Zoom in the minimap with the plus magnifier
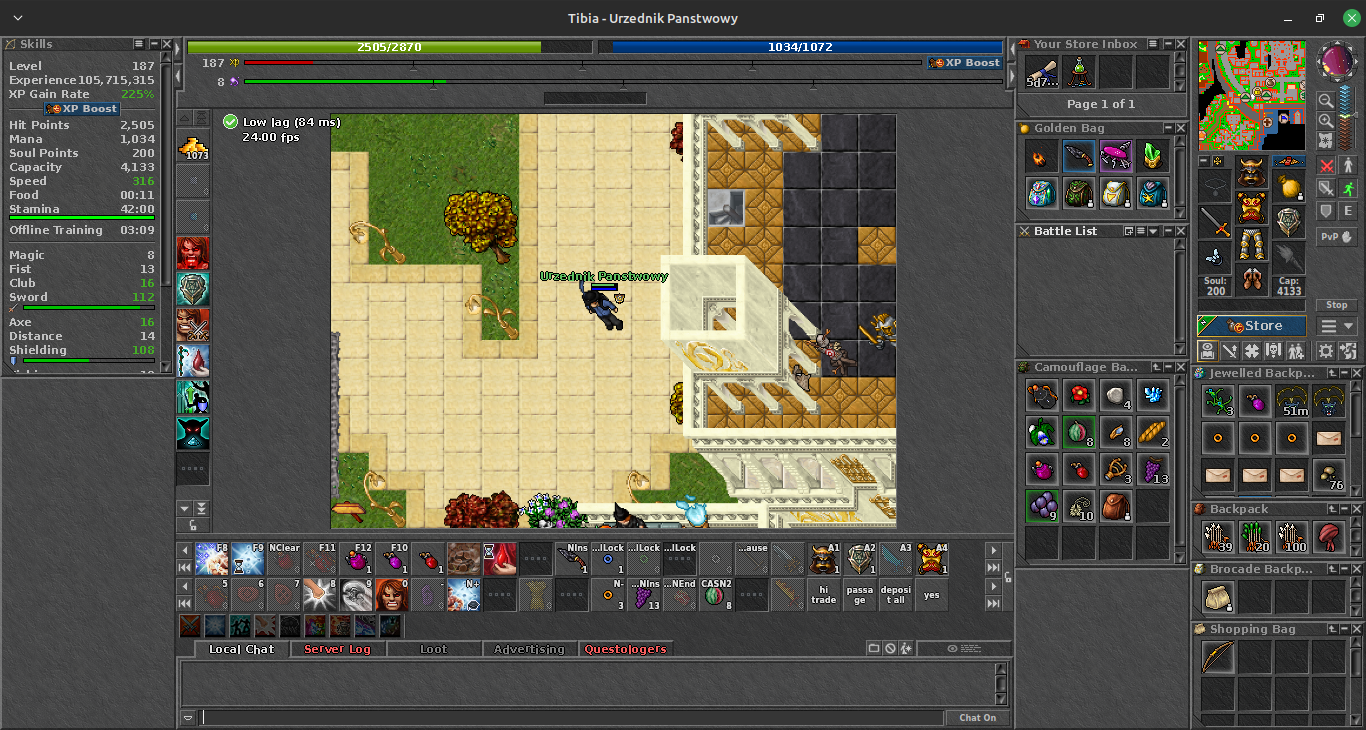The image size is (1366, 730). 1326,121
